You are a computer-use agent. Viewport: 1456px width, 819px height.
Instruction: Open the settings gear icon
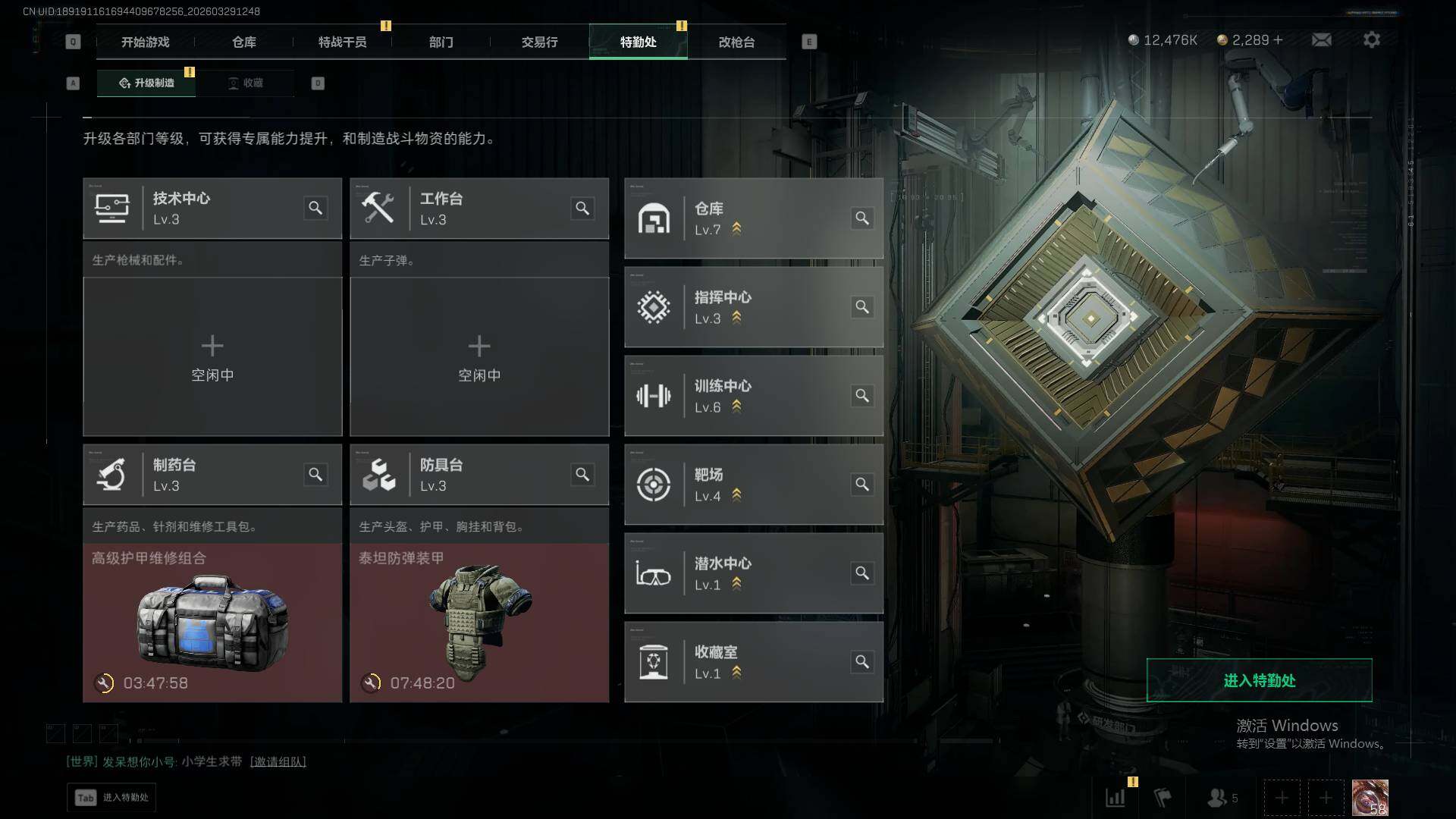[x=1371, y=39]
